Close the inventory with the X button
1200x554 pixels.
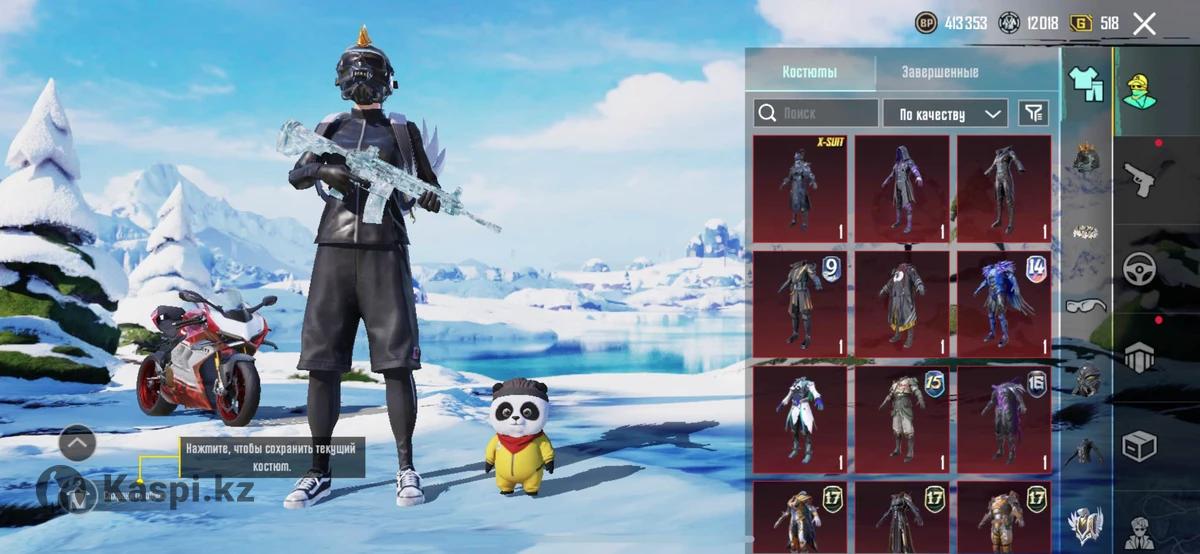tap(1144, 24)
